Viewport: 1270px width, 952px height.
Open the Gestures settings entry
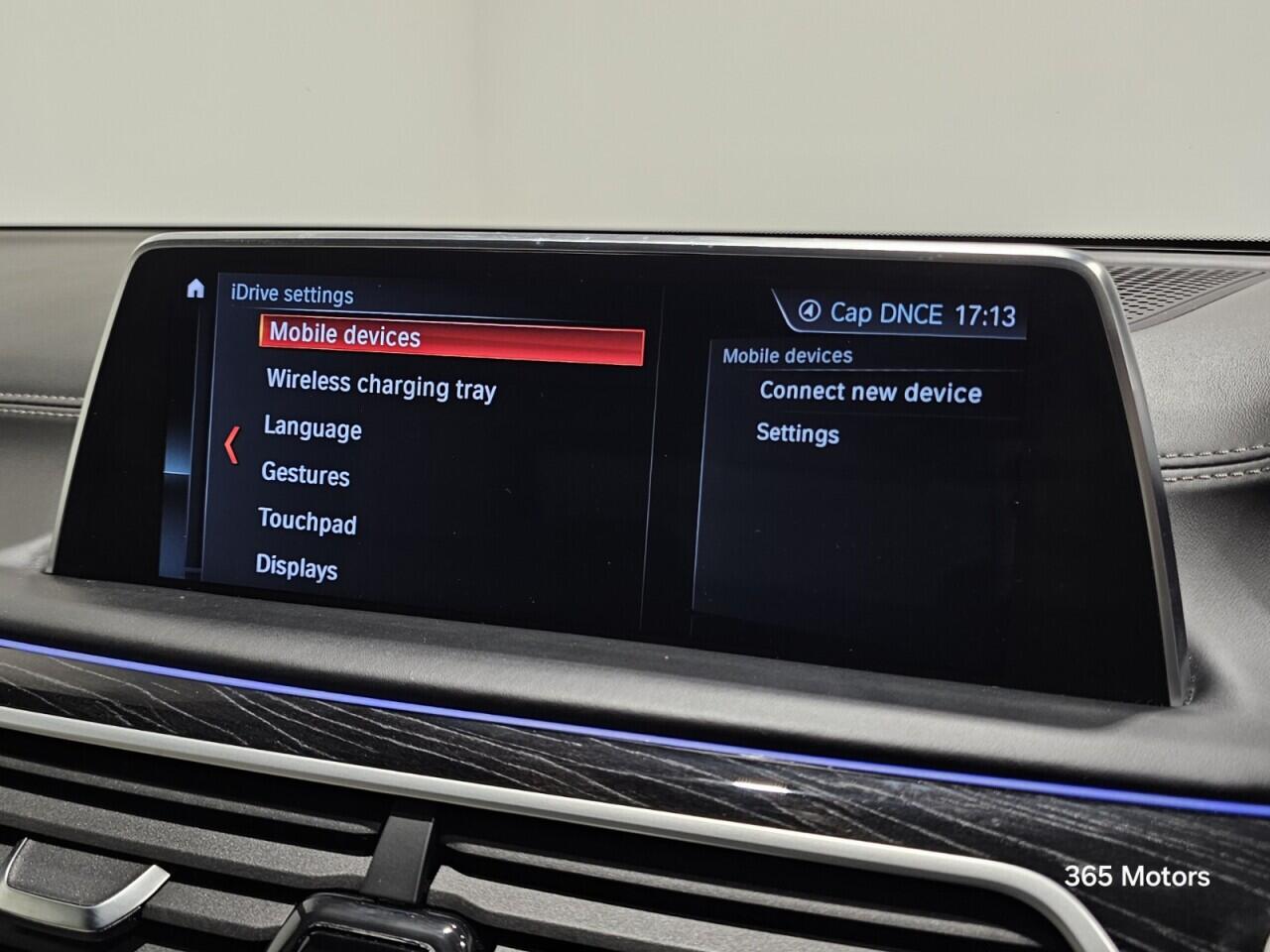point(306,476)
